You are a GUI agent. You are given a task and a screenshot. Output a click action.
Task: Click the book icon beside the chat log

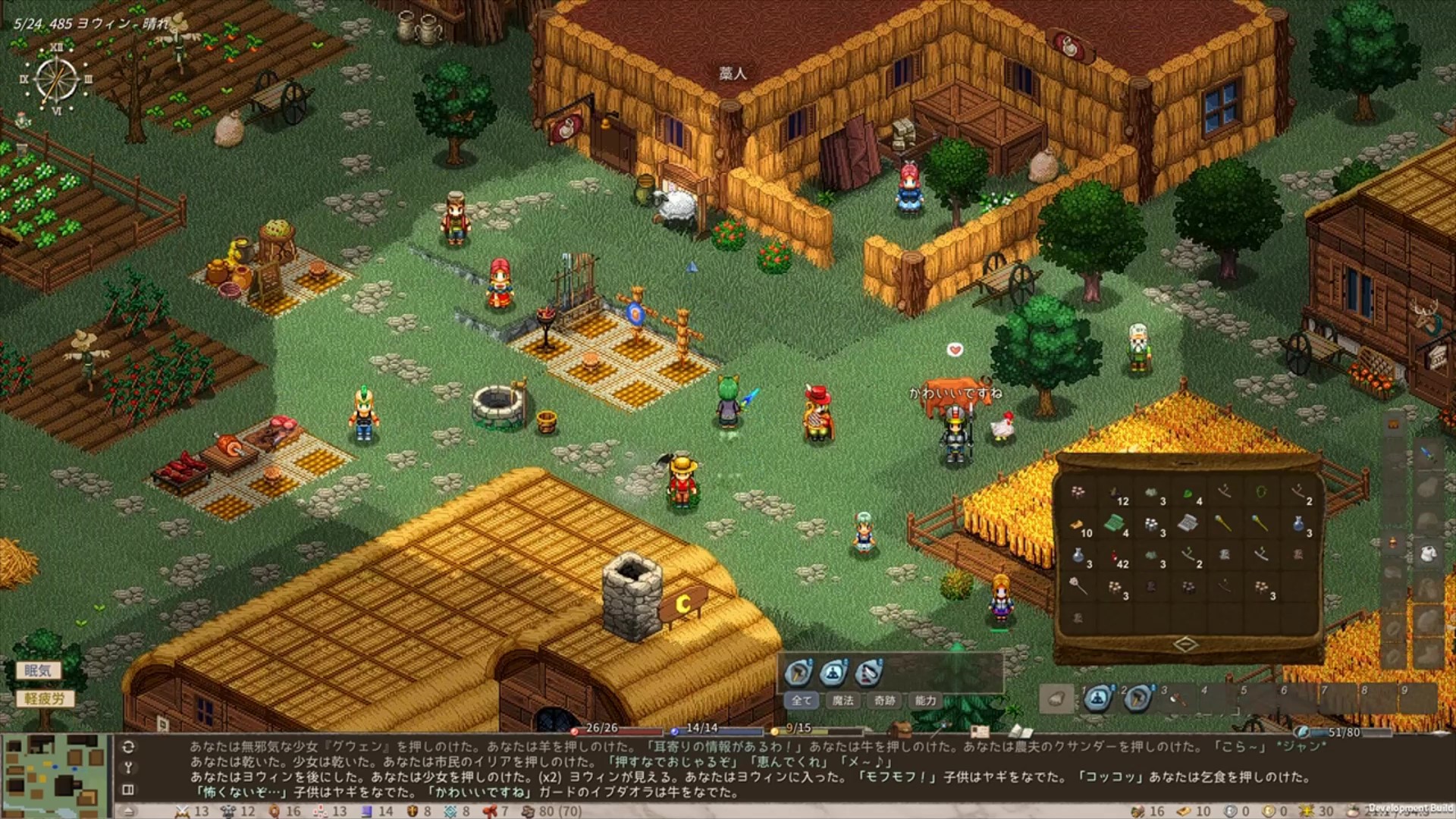(129, 790)
